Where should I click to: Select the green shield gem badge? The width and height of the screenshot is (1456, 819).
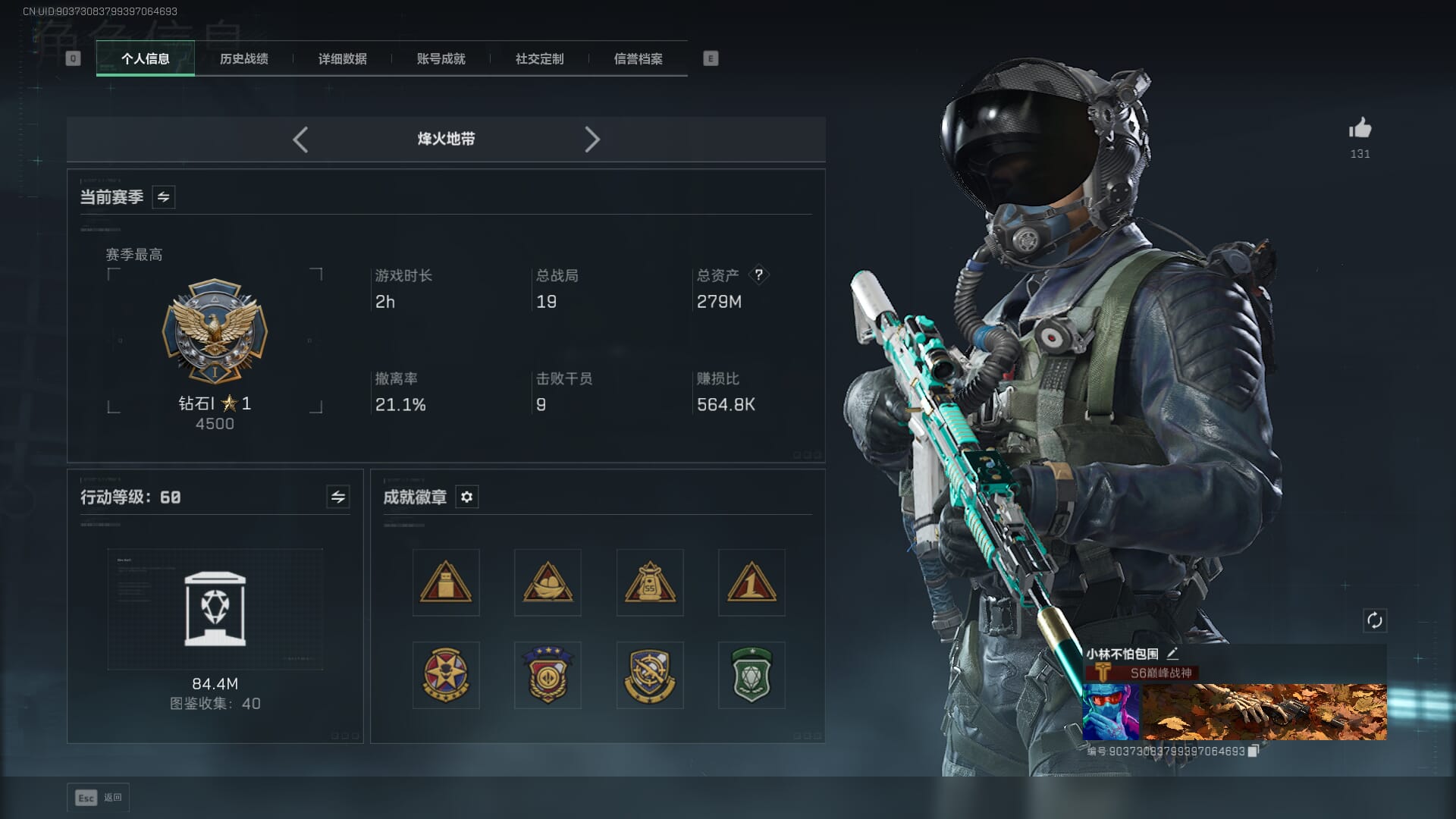pyautogui.click(x=752, y=675)
